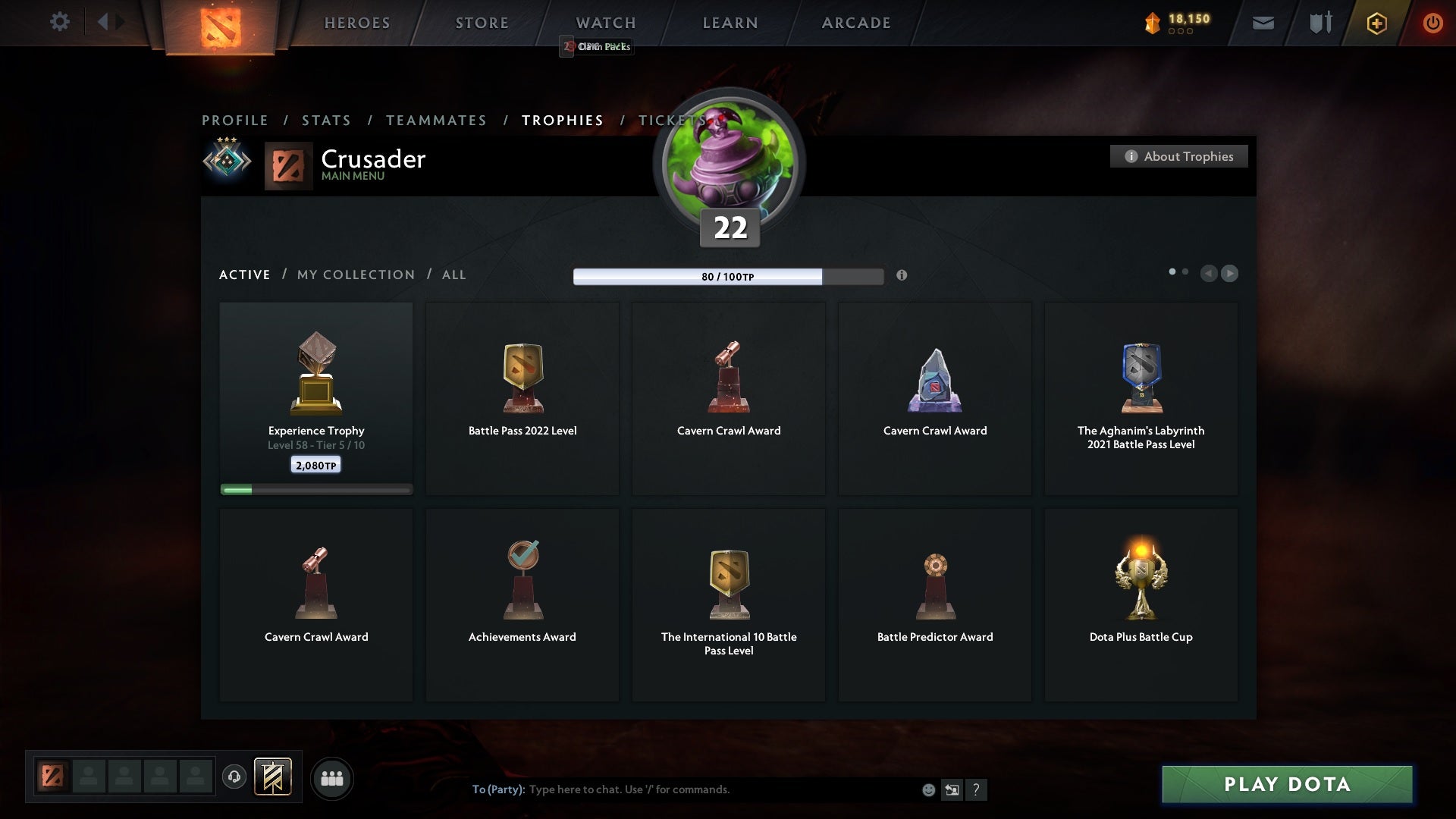
Task: Open the Dota Plus subscription icon
Action: point(1376,23)
